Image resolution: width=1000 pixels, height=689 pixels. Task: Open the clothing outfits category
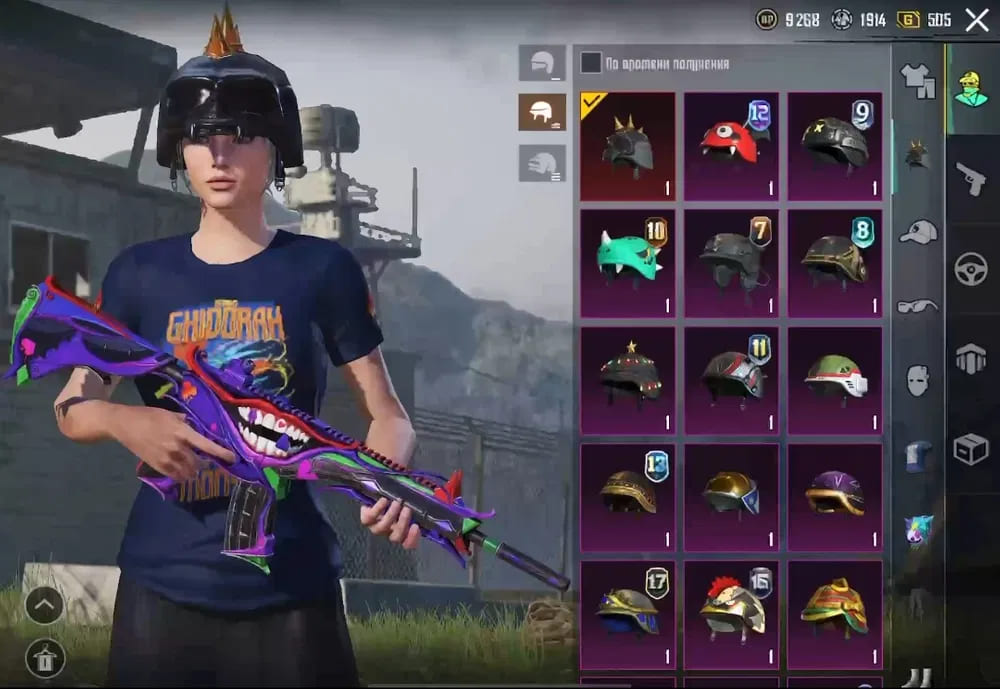click(917, 80)
